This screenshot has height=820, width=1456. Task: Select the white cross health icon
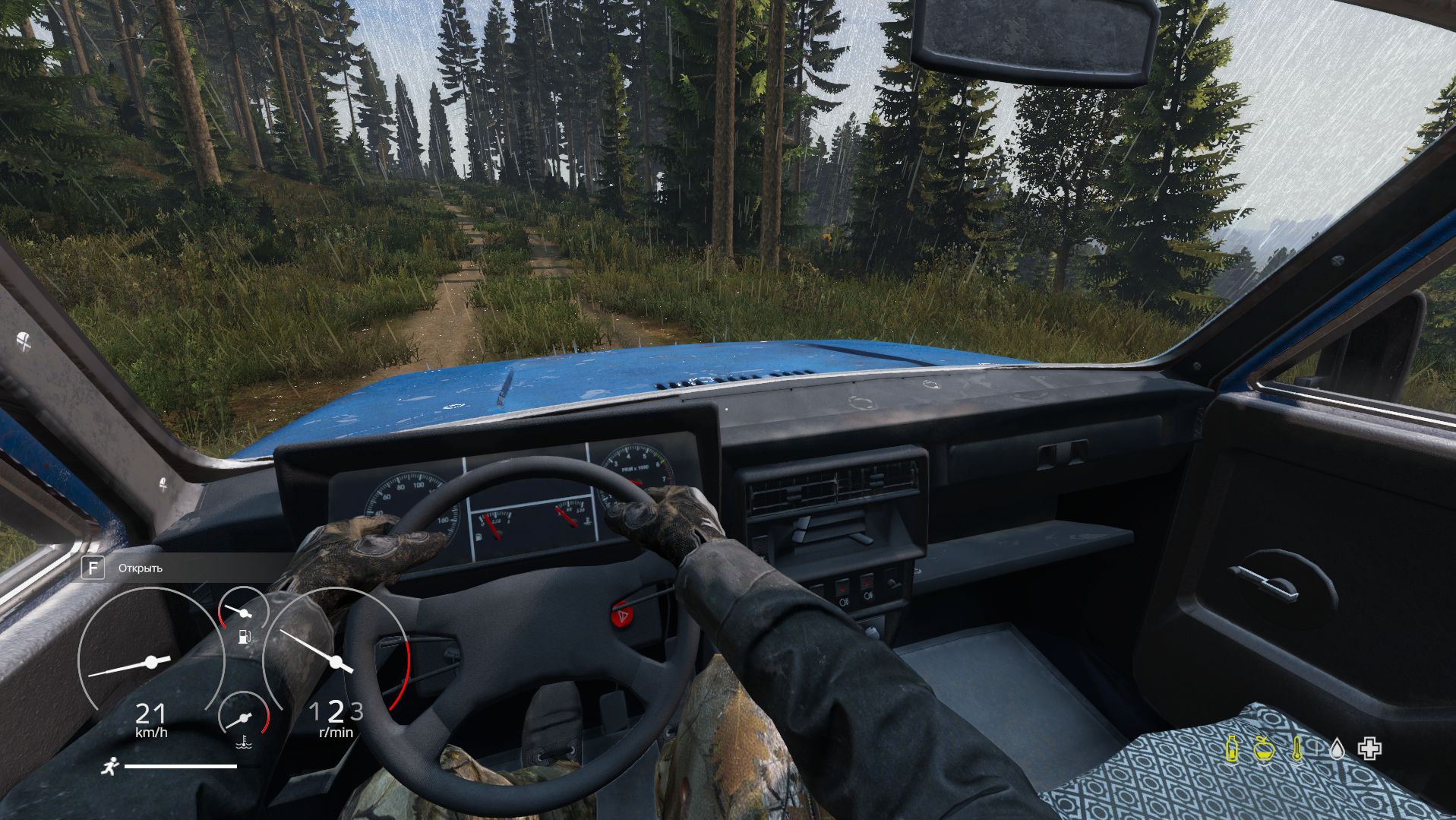(x=1369, y=749)
